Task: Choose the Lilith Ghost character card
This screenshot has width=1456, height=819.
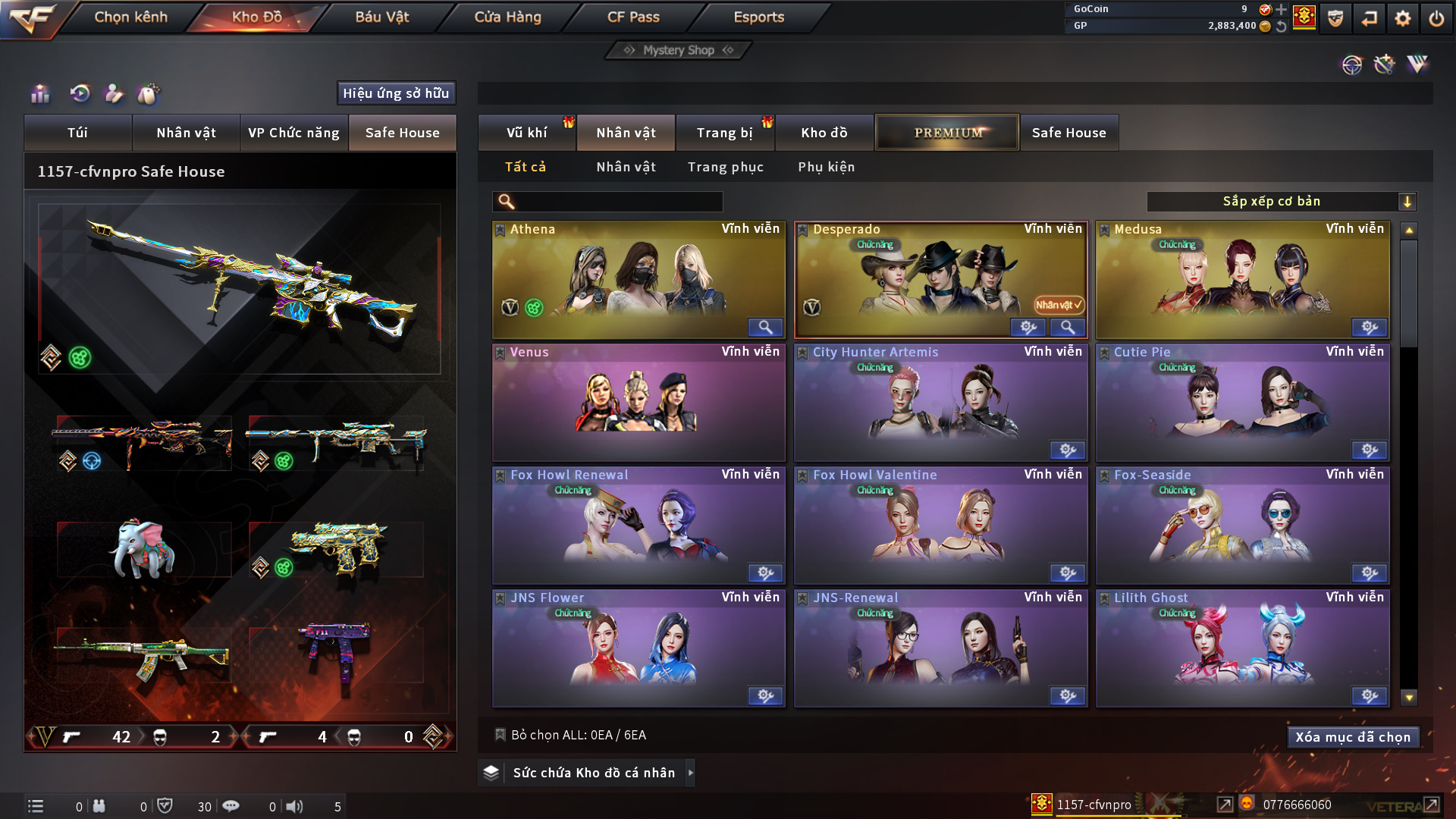Action: 1242,648
